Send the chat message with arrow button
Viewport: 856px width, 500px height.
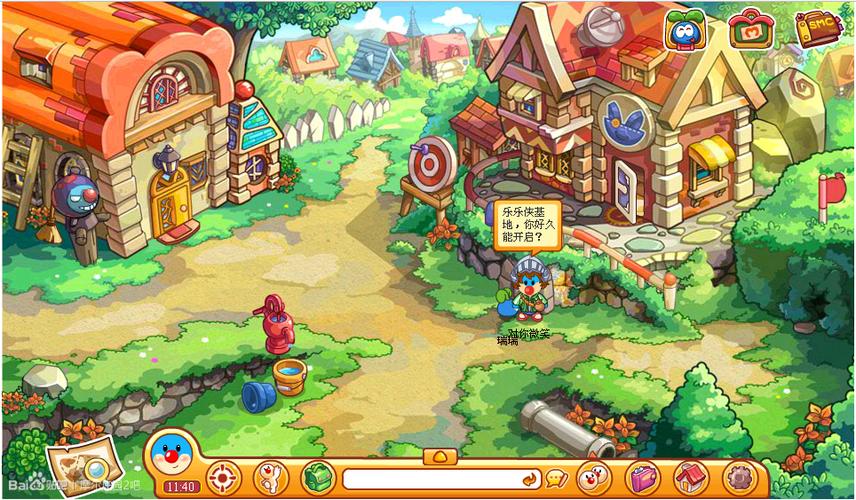tap(529, 479)
